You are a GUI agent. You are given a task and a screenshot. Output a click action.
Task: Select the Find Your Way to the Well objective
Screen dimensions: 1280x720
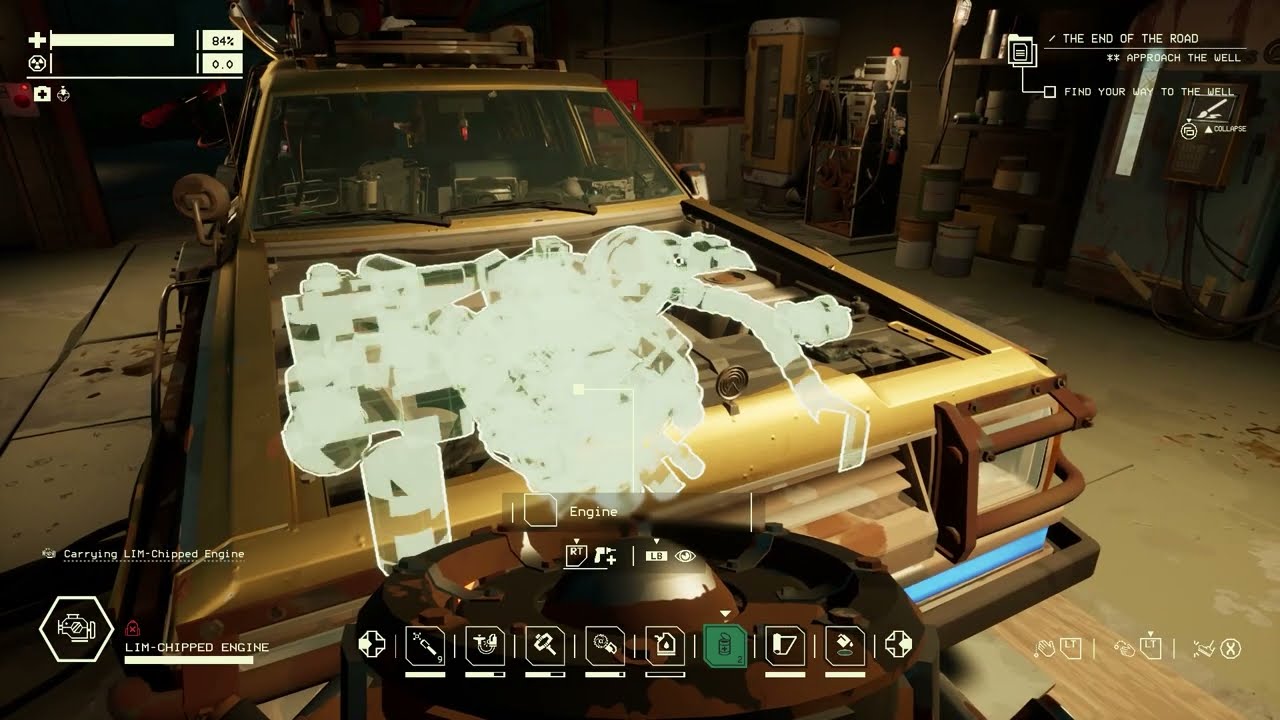click(1149, 92)
